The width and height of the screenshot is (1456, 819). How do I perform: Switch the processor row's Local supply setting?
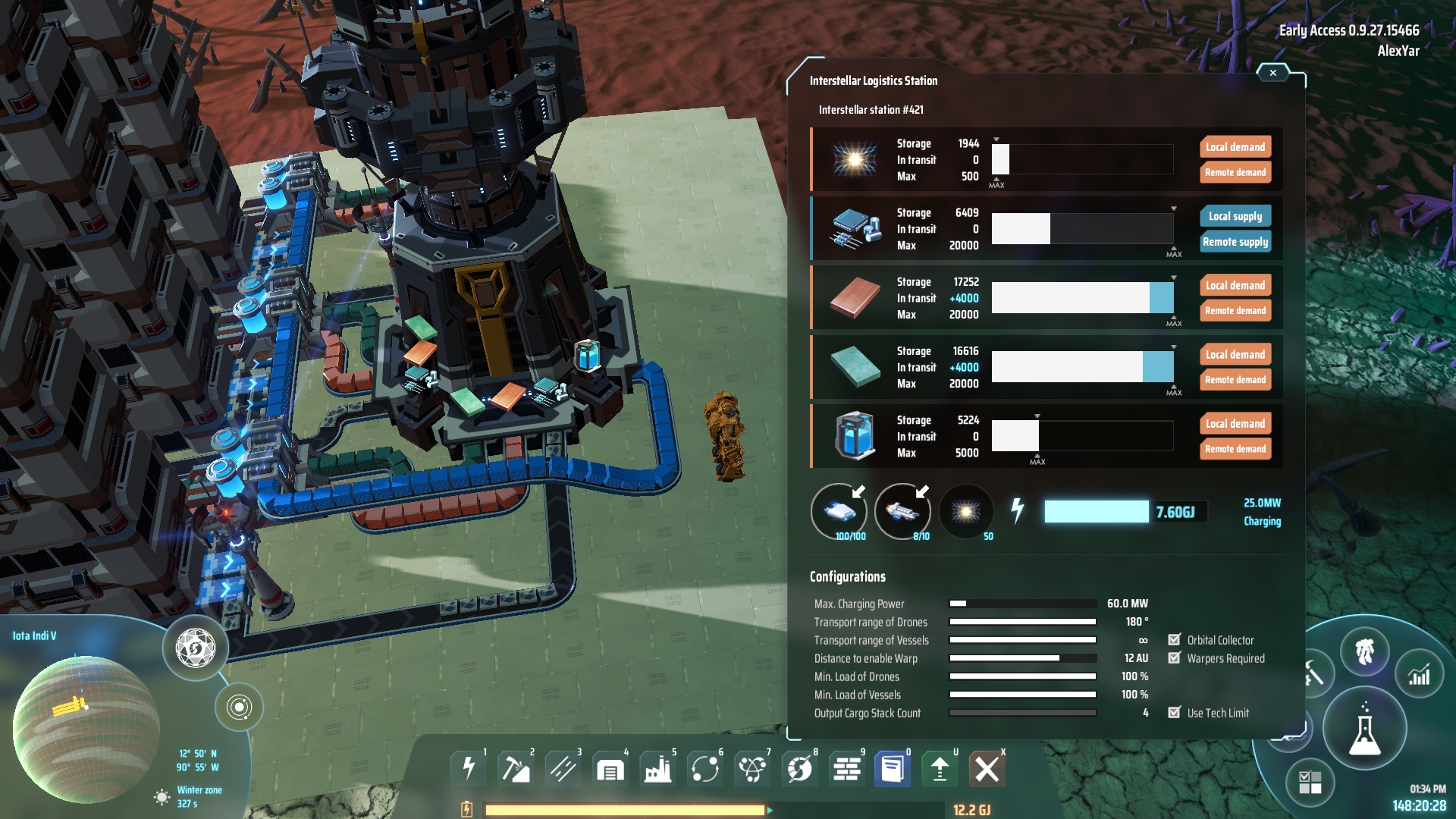1235,216
